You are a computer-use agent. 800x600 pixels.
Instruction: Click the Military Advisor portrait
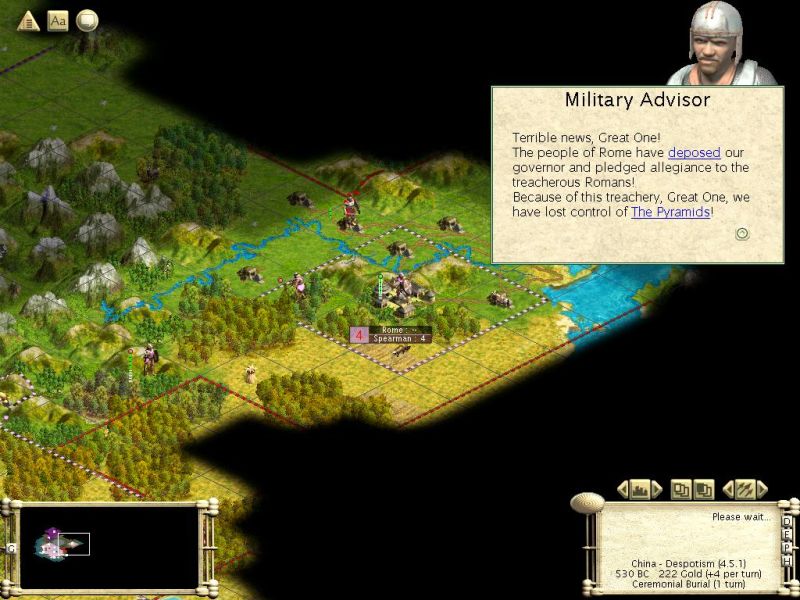coord(720,44)
